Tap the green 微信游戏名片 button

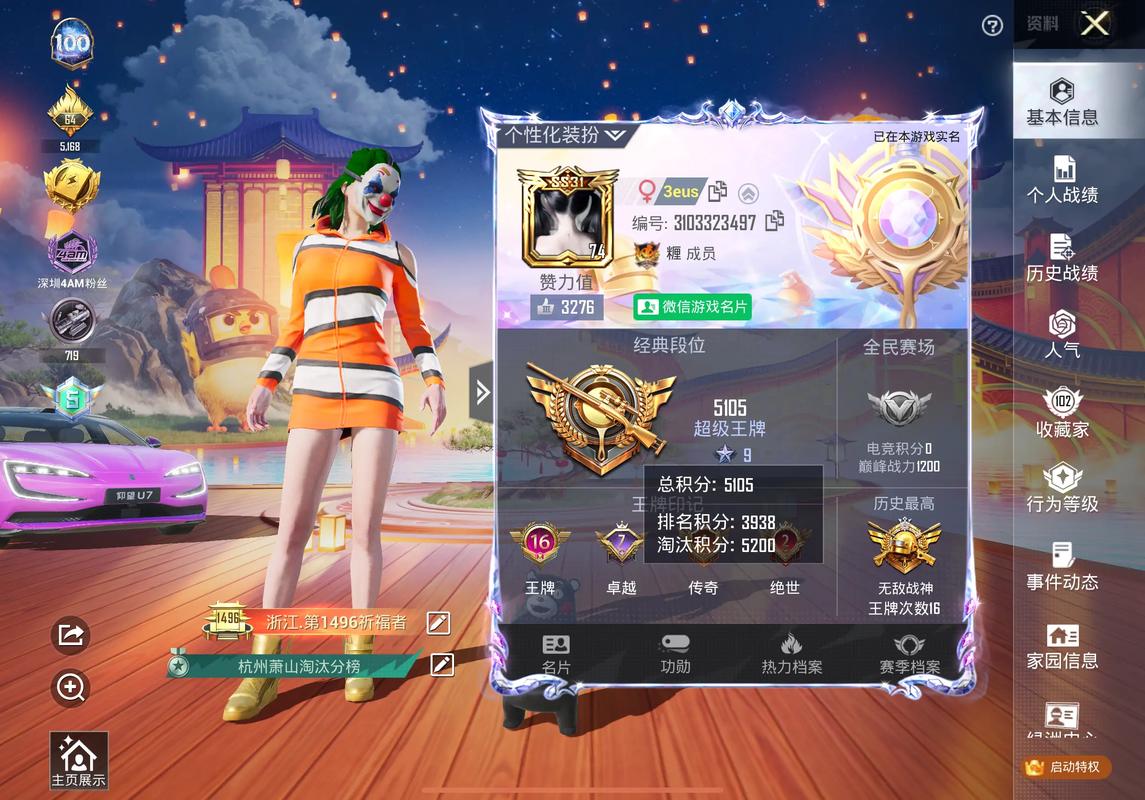click(693, 307)
